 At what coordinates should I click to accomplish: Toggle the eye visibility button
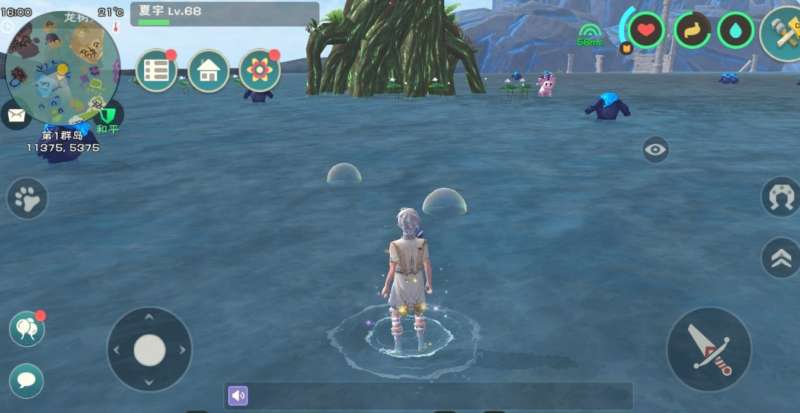(x=656, y=150)
